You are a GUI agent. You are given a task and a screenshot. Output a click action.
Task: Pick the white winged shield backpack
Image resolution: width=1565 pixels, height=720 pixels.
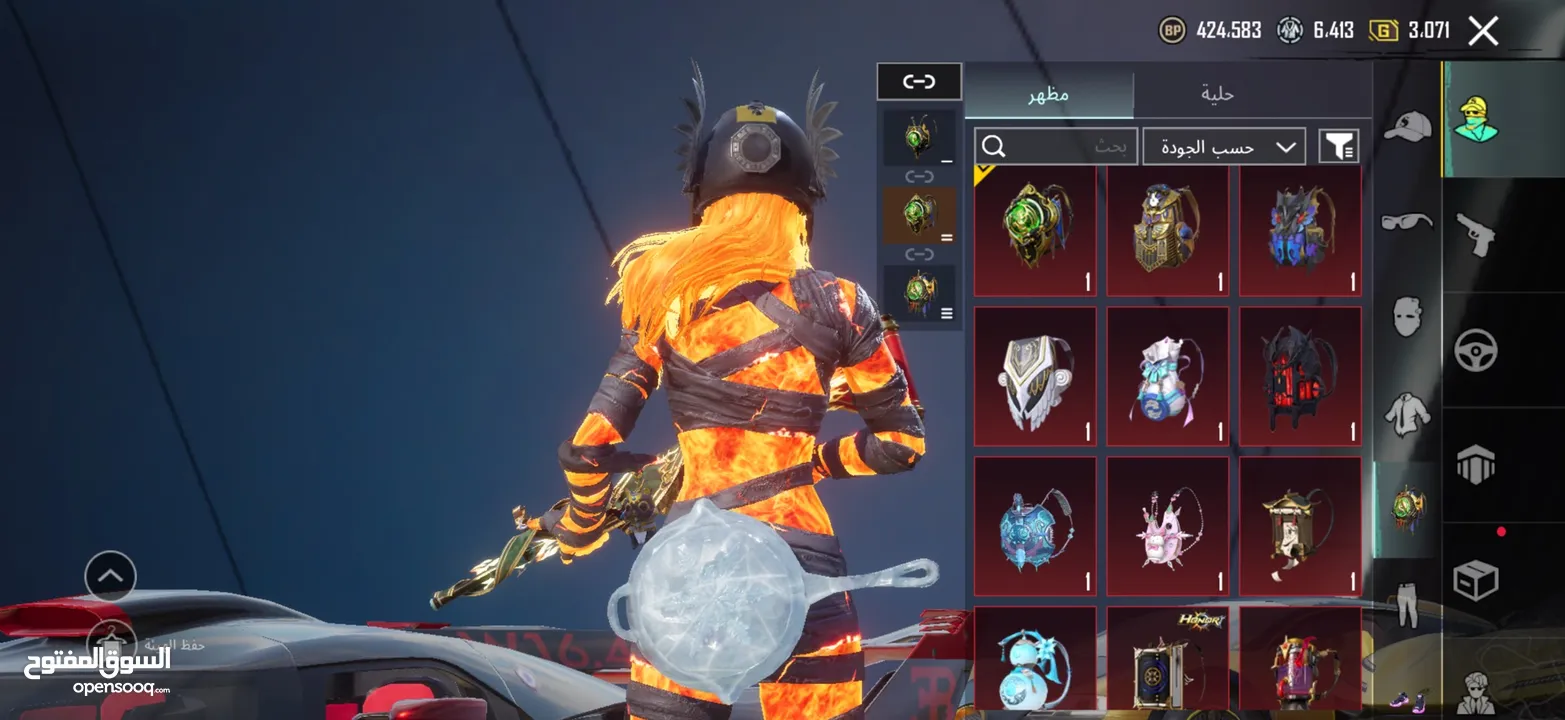(1034, 376)
